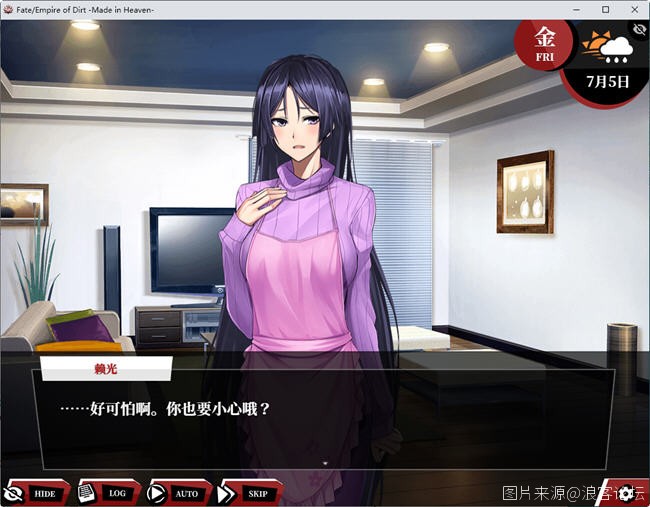650x507 pixels.
Task: Open settings via the gear icon
Action: (626, 493)
